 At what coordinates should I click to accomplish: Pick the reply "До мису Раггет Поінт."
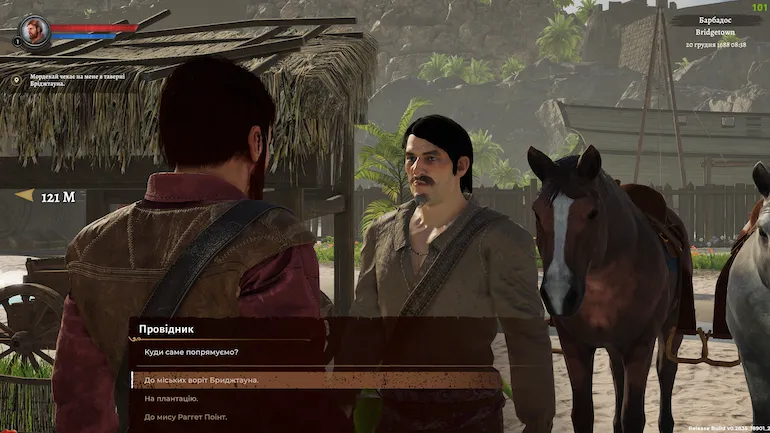(186, 416)
